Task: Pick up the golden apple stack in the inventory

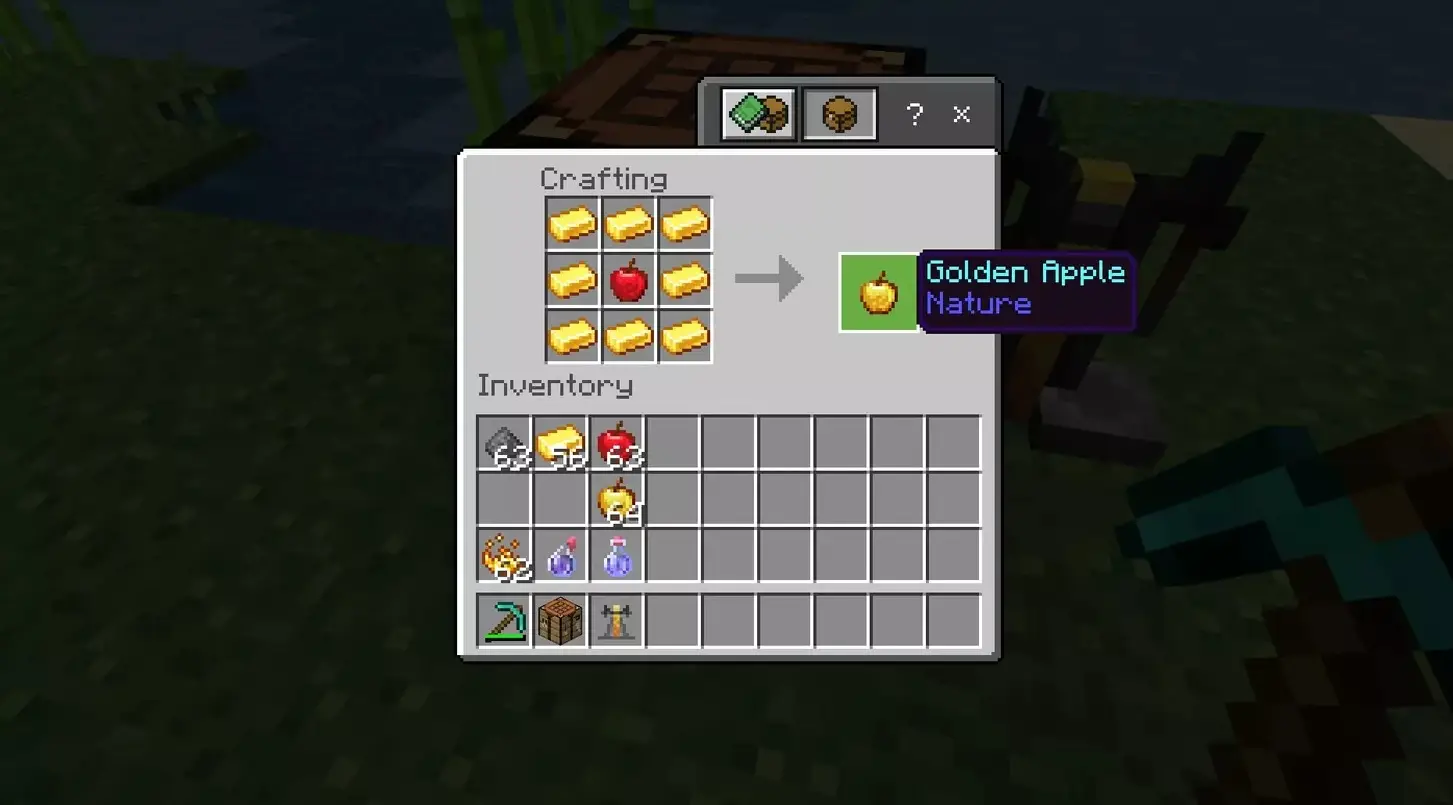Action: 617,498
